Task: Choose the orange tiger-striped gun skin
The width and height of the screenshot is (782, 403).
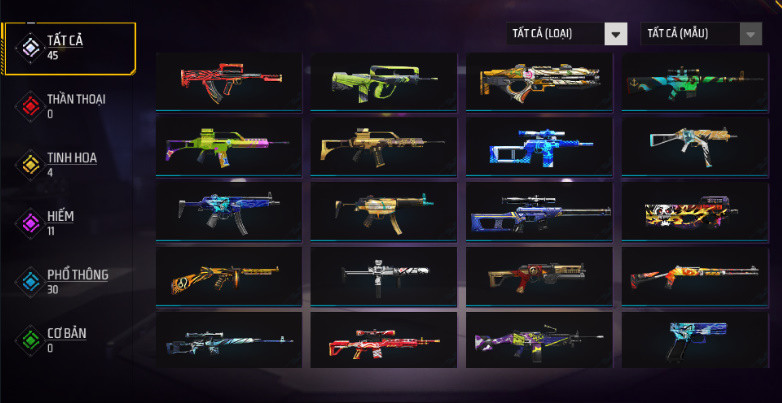Action: pos(229,275)
